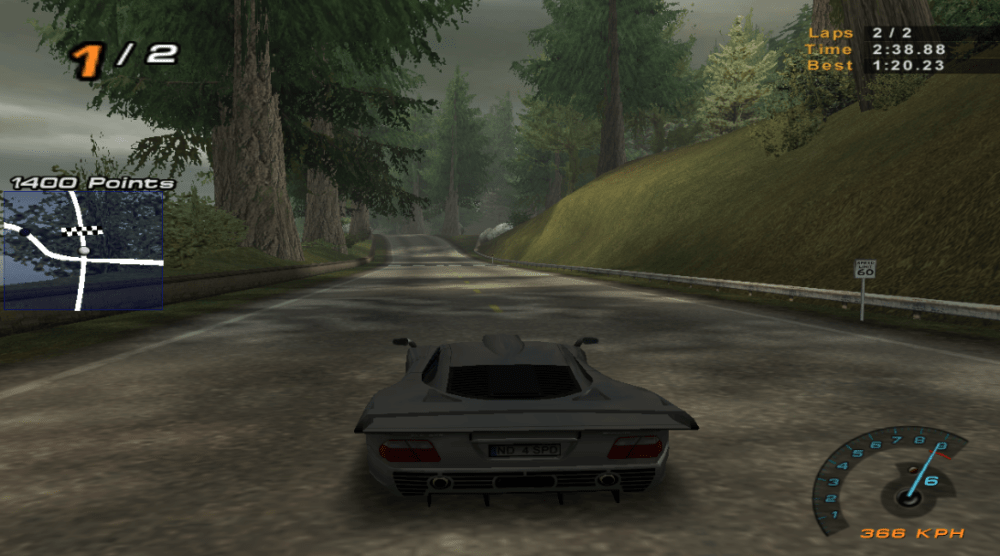Select the checkered finish-line marker on minimap
This screenshot has height=556, width=1000.
click(x=76, y=231)
